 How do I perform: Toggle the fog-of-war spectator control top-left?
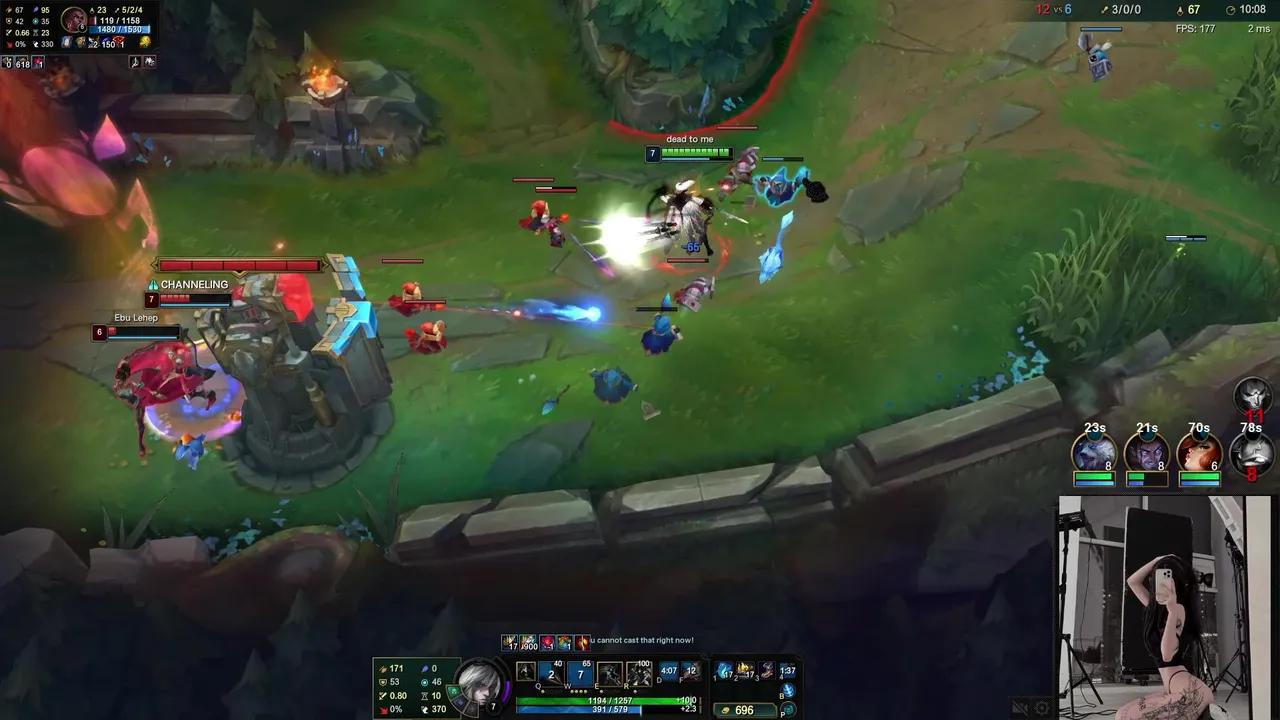pos(150,62)
